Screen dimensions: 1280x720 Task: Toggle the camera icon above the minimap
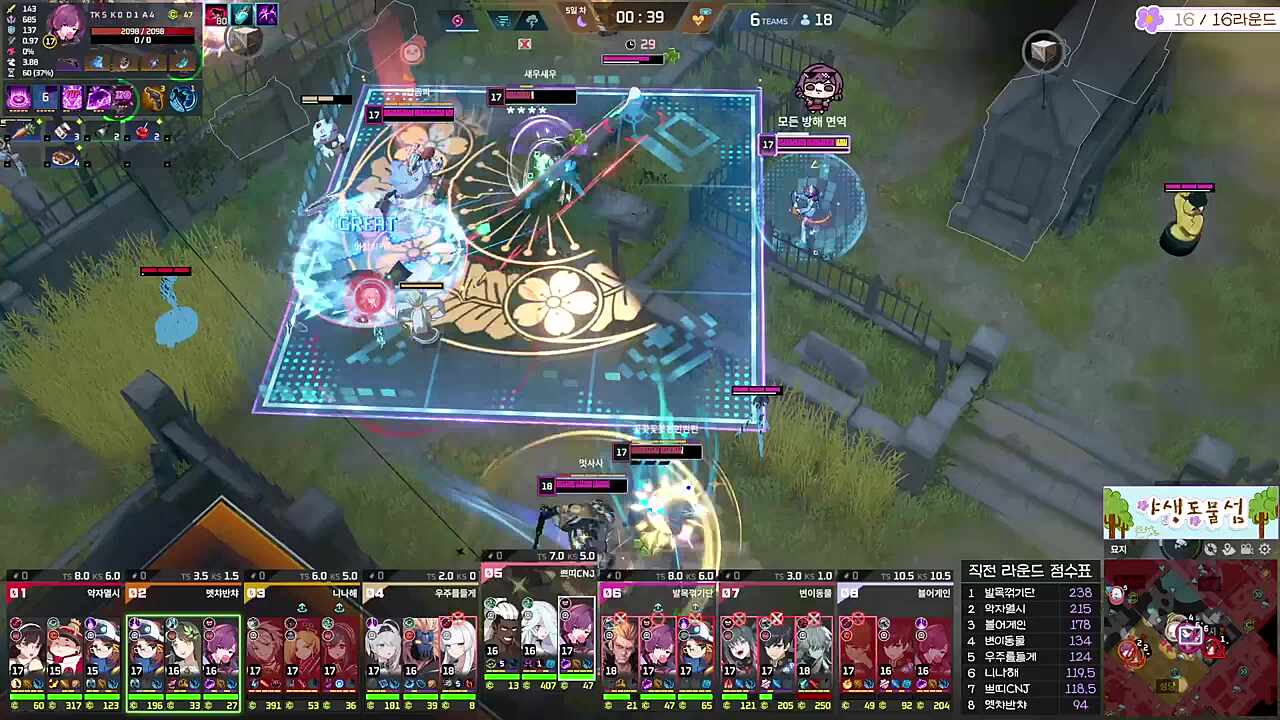click(1246, 549)
